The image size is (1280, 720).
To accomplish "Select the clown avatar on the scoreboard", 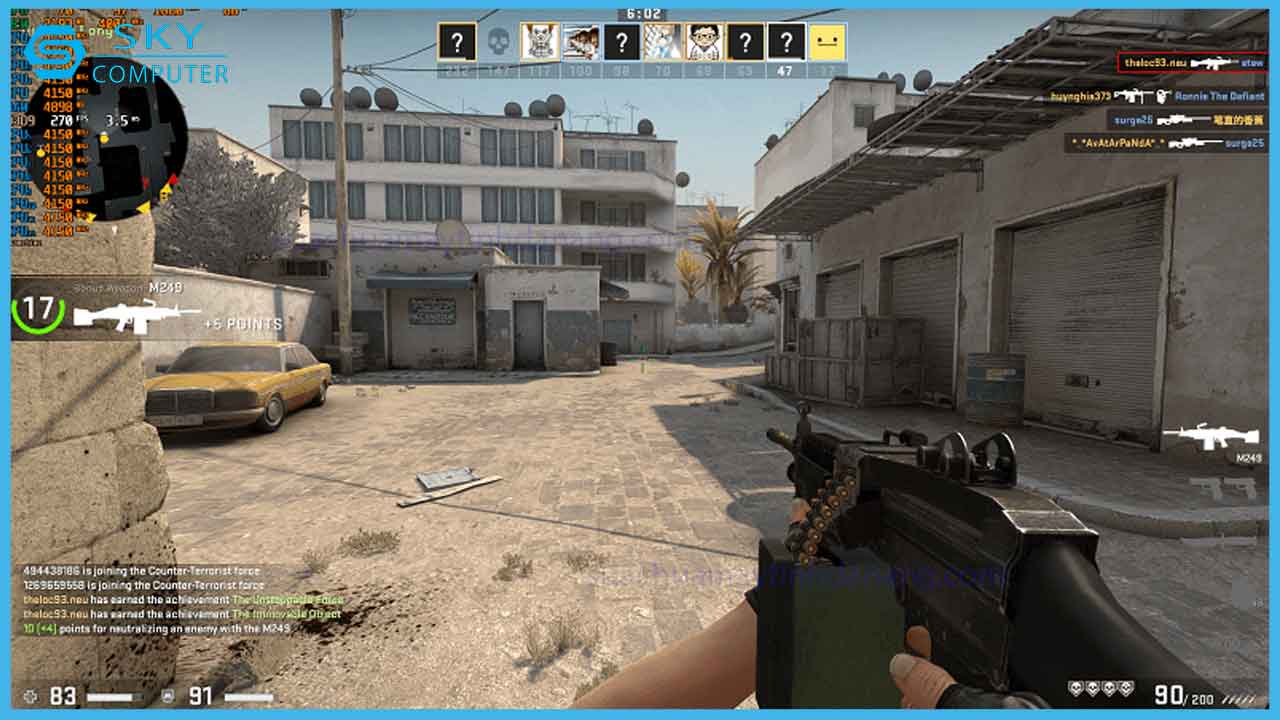I will pyautogui.click(x=540, y=42).
